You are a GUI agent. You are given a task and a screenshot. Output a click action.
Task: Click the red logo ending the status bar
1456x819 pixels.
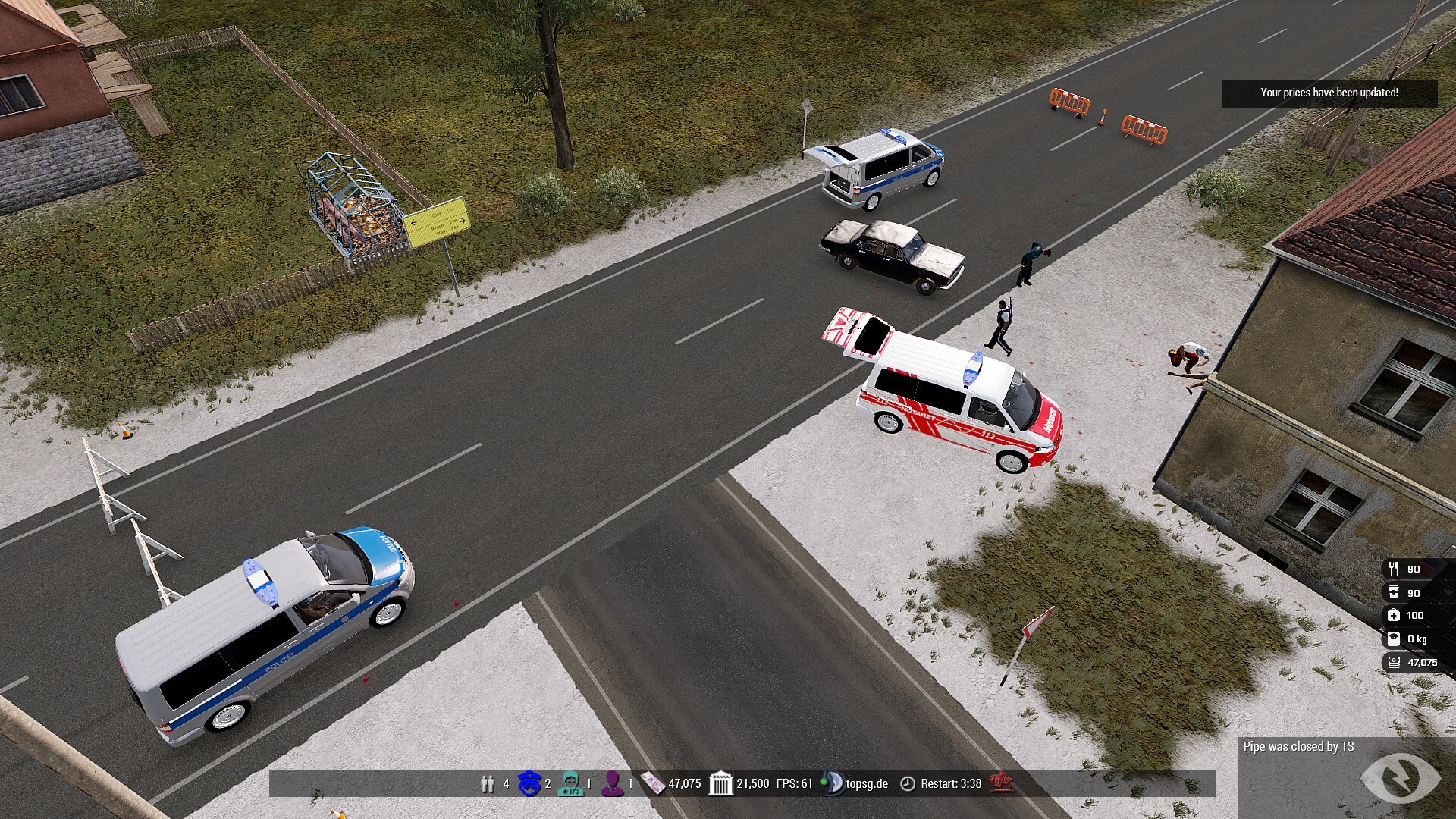coord(1001,783)
